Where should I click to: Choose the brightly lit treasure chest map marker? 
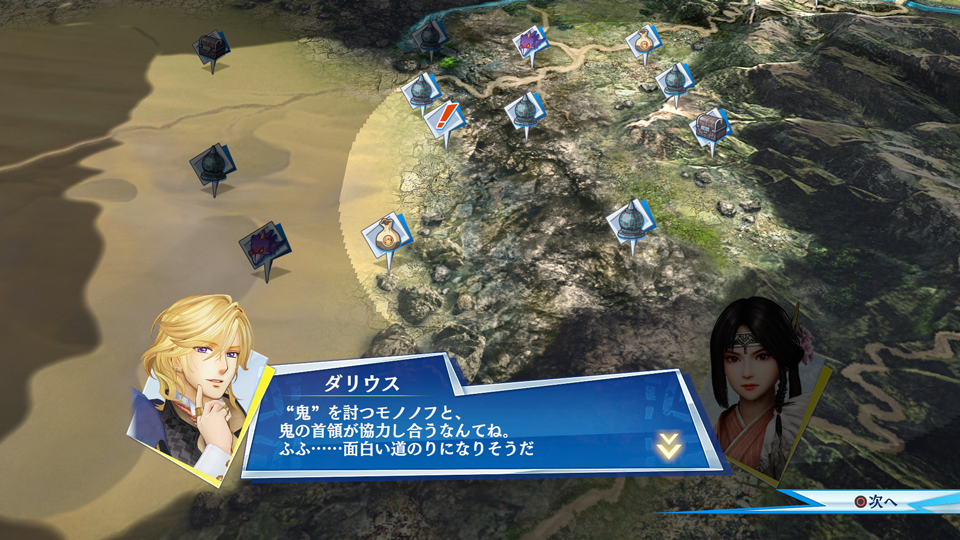709,126
